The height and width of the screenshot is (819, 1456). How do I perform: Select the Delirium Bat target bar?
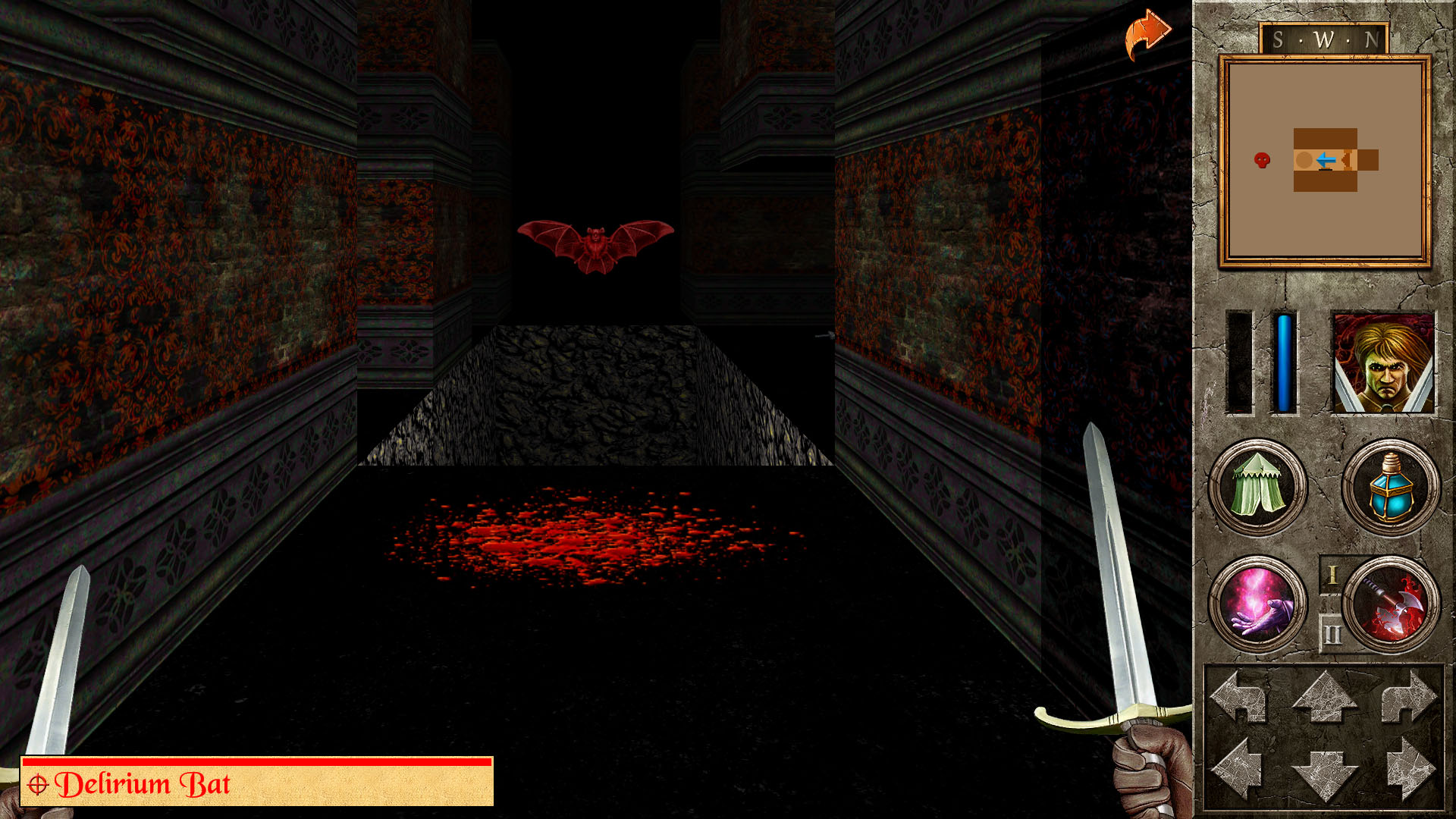click(257, 782)
